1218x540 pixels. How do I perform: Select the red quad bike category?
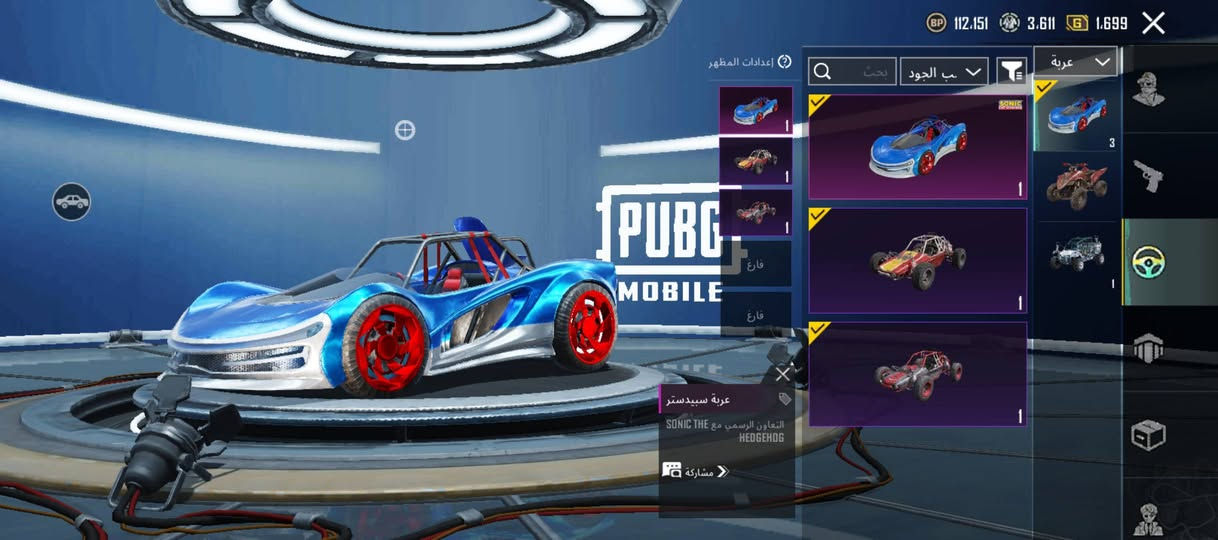1076,182
